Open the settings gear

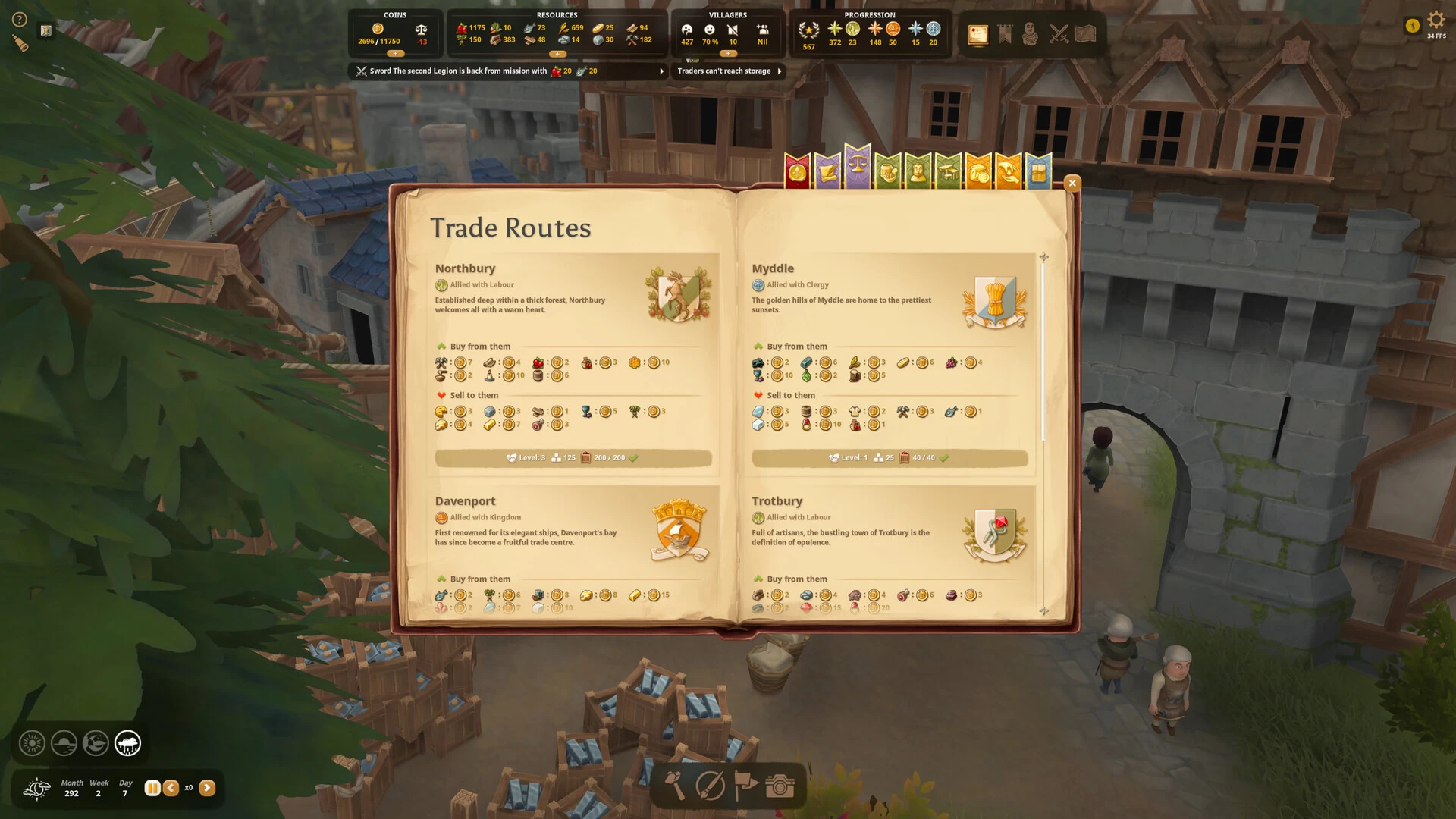pyautogui.click(x=1436, y=20)
